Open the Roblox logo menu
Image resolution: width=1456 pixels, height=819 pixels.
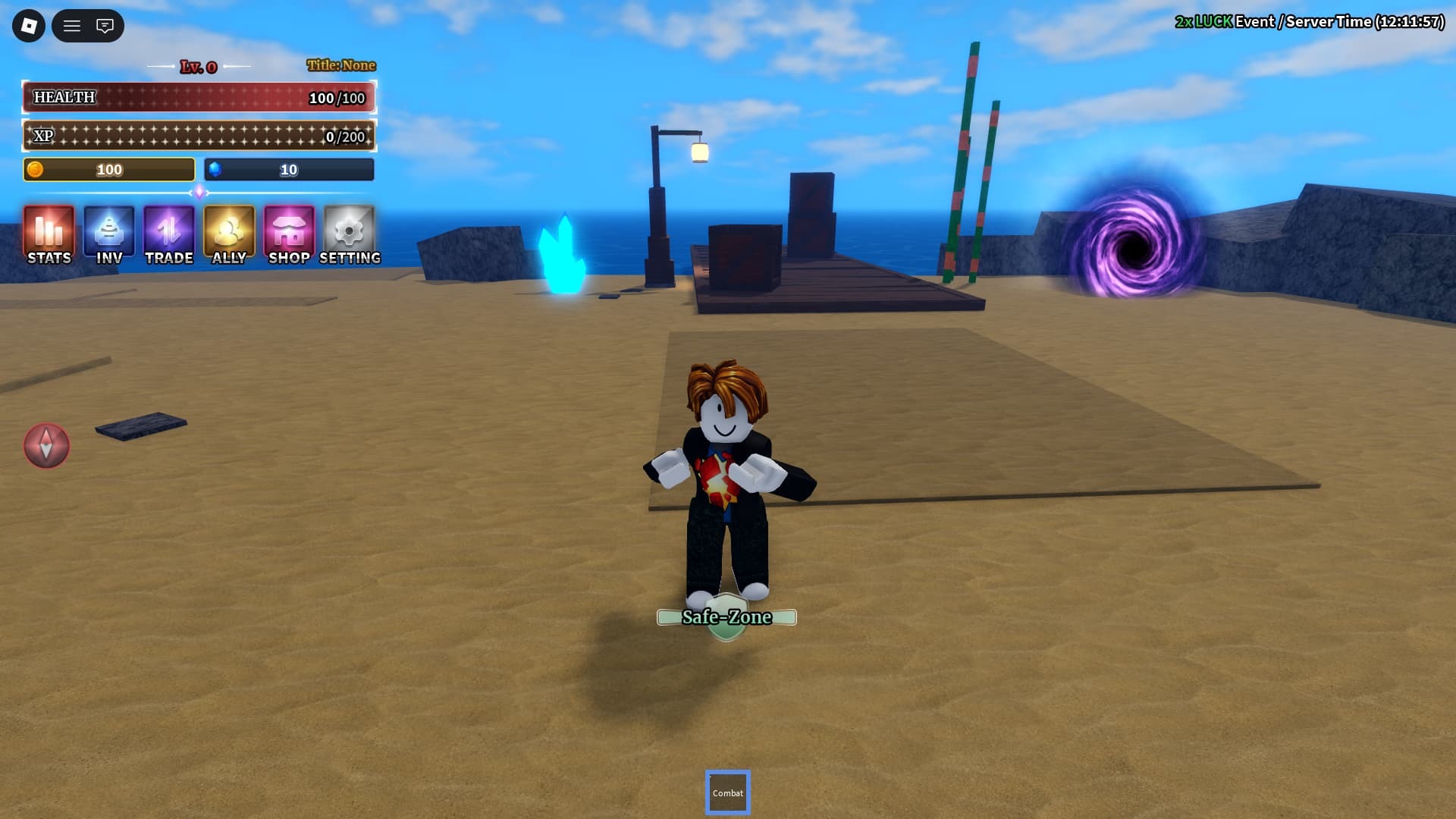[29, 26]
